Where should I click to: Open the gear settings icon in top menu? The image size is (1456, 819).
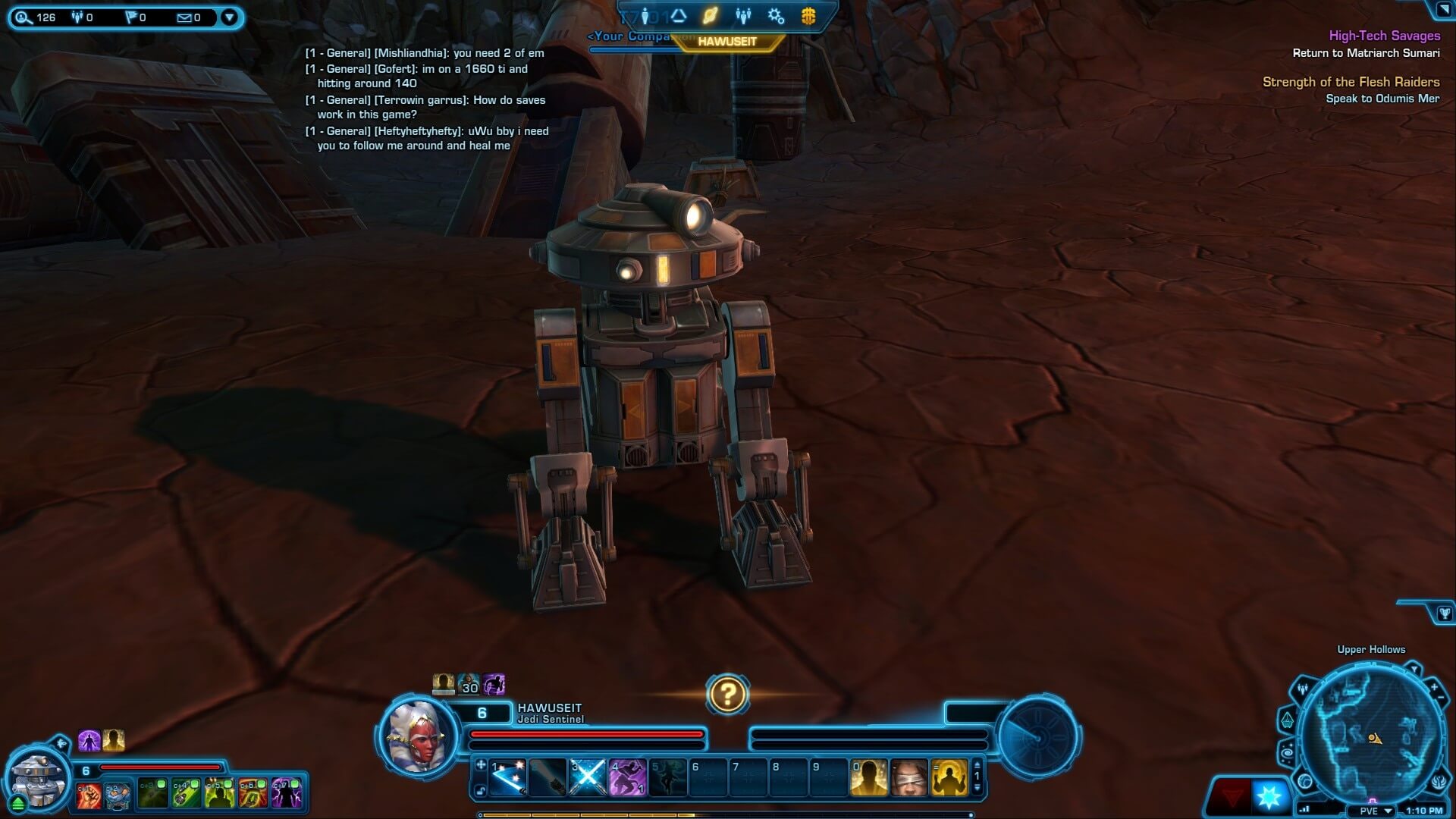(x=775, y=16)
